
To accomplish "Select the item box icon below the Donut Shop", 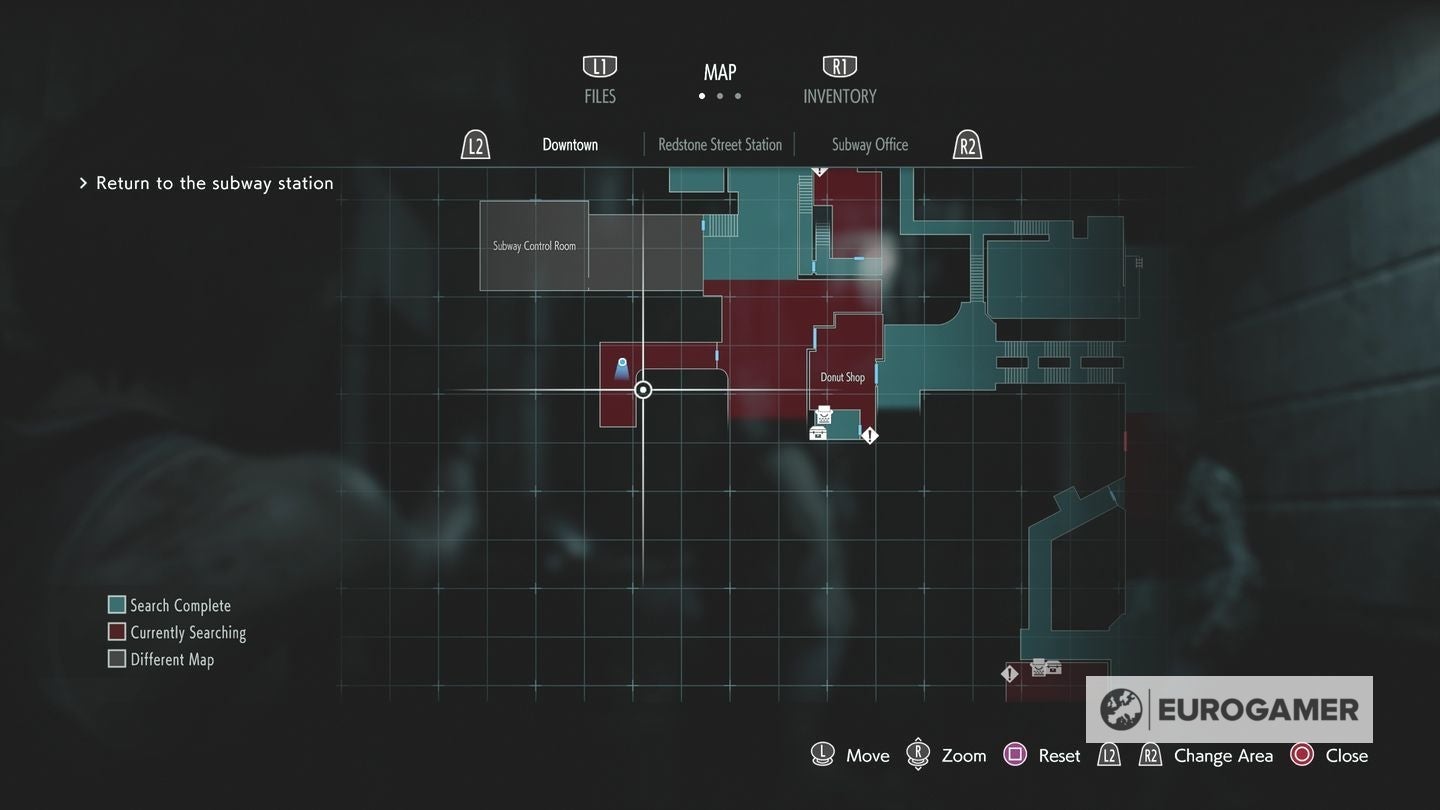I will click(817, 431).
